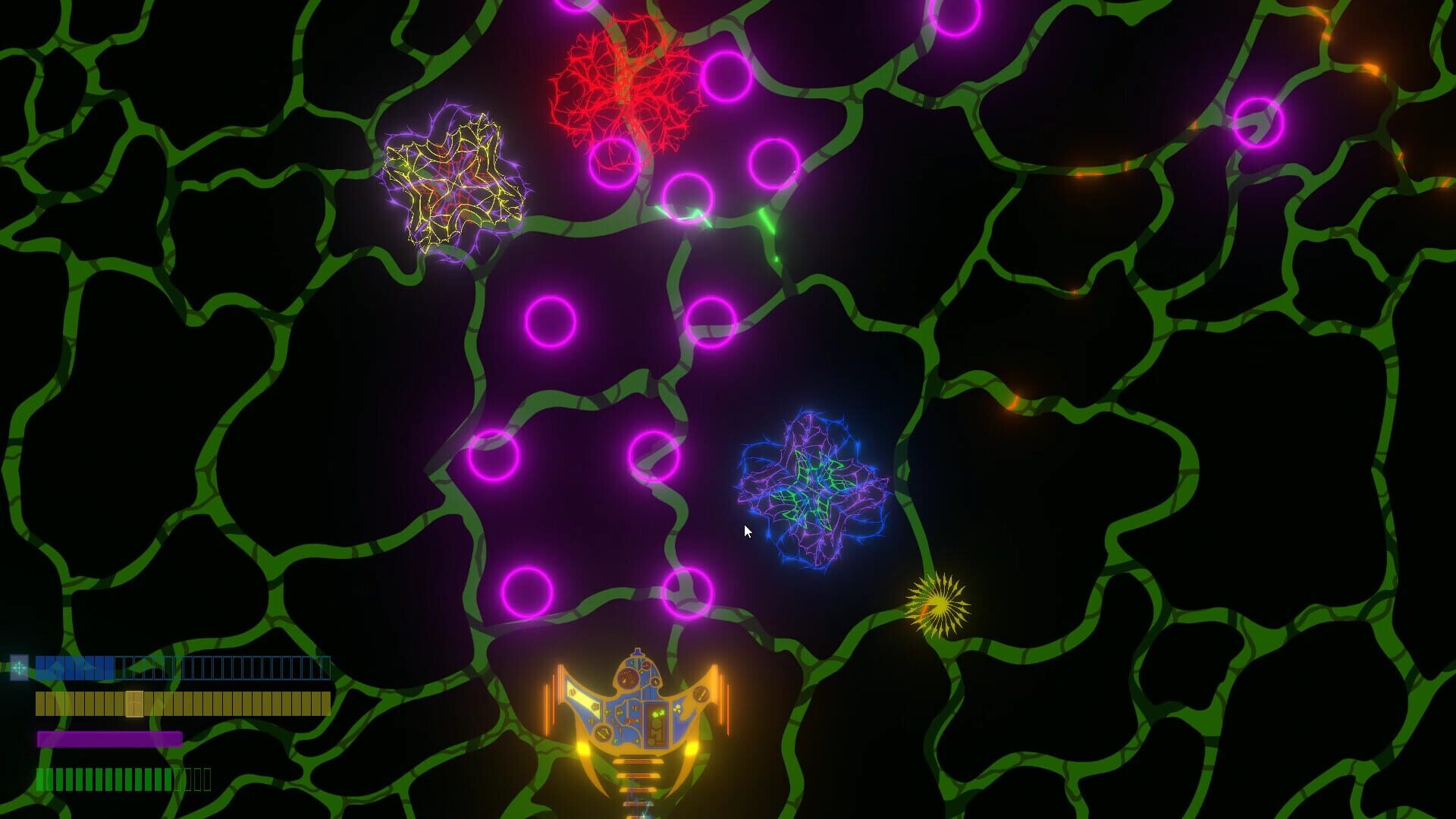The width and height of the screenshot is (1456, 819).
Task: Click the magenta ring beside the blue organism
Action: tap(654, 458)
